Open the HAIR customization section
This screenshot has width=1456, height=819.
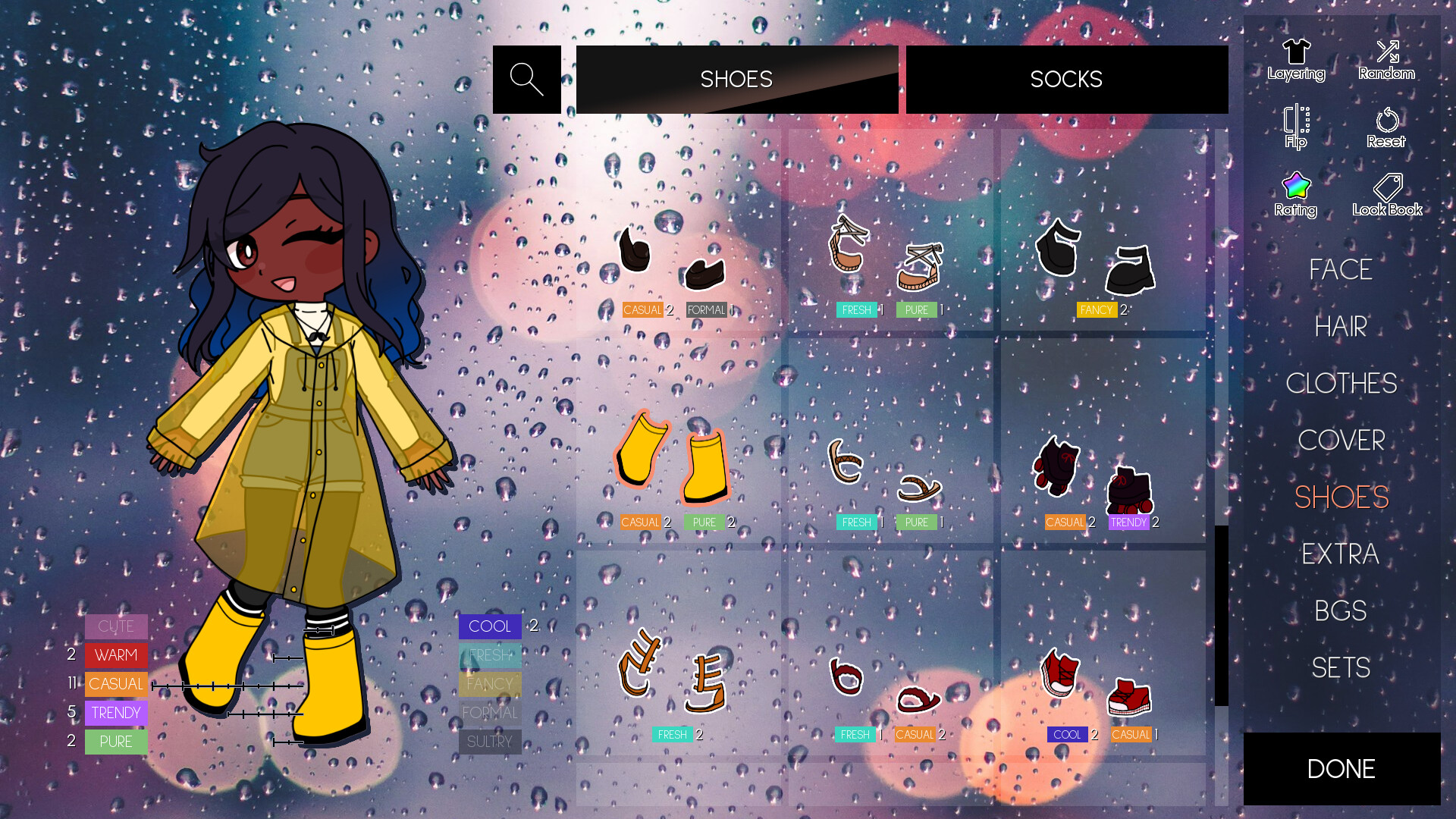tap(1340, 326)
